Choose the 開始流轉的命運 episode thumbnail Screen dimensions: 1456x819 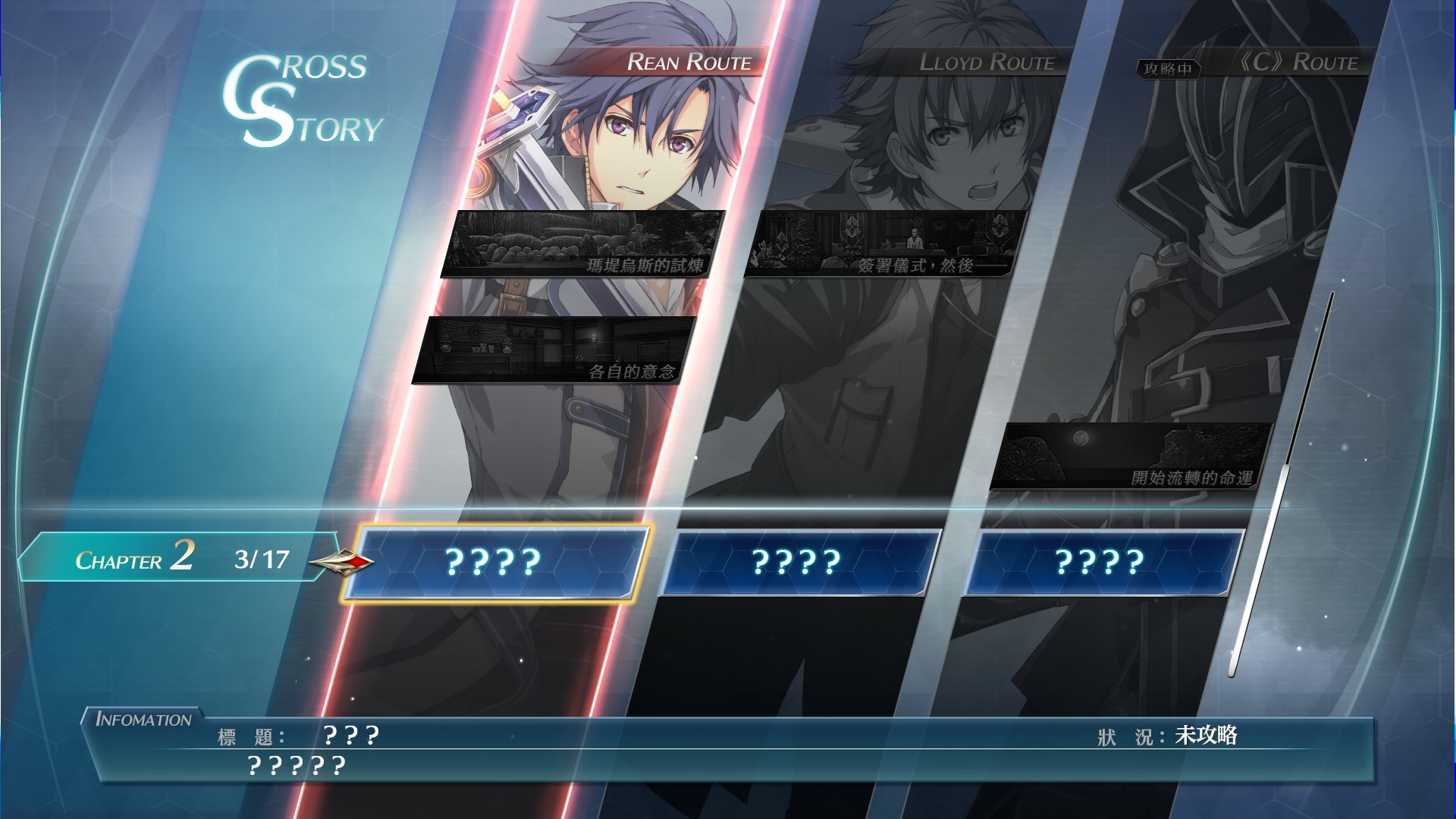point(1130,457)
